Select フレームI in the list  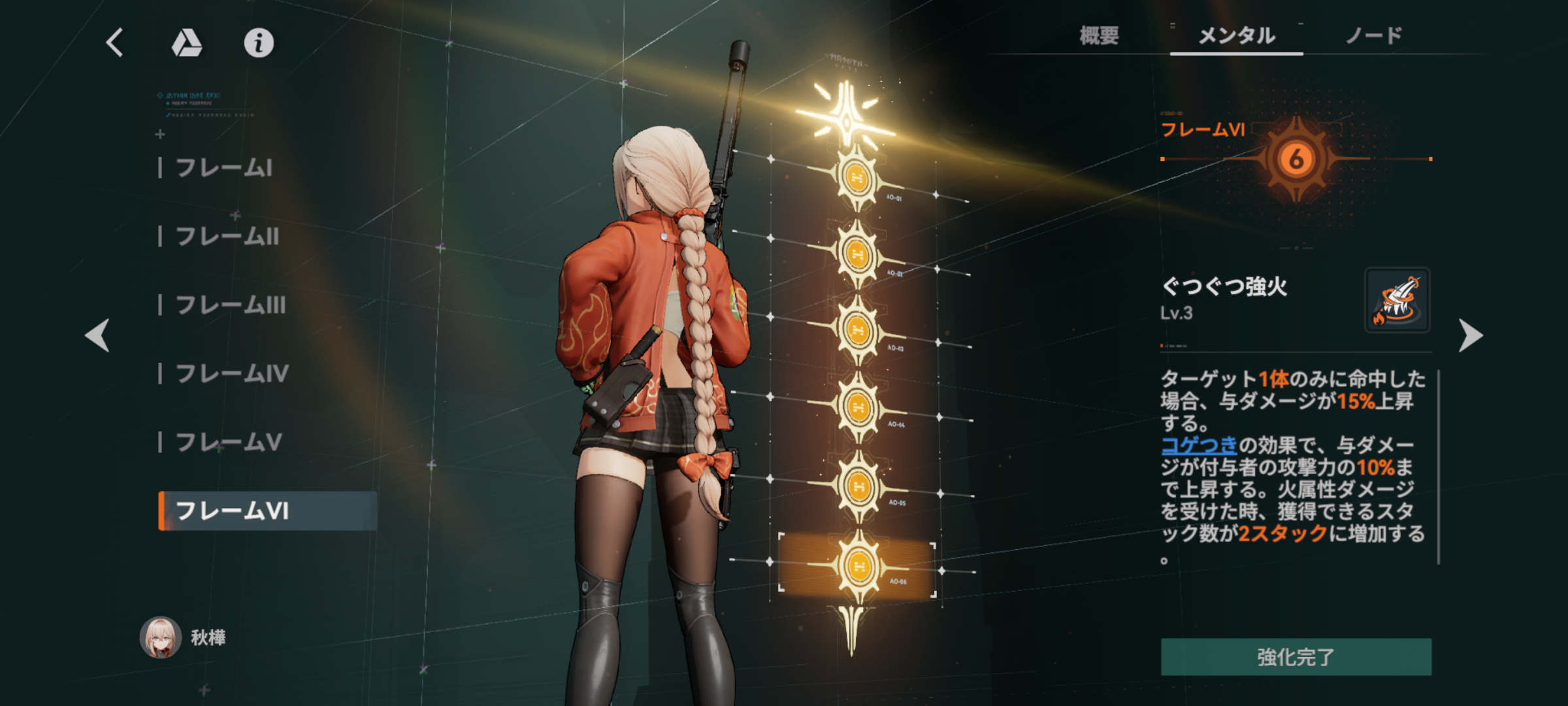point(223,168)
